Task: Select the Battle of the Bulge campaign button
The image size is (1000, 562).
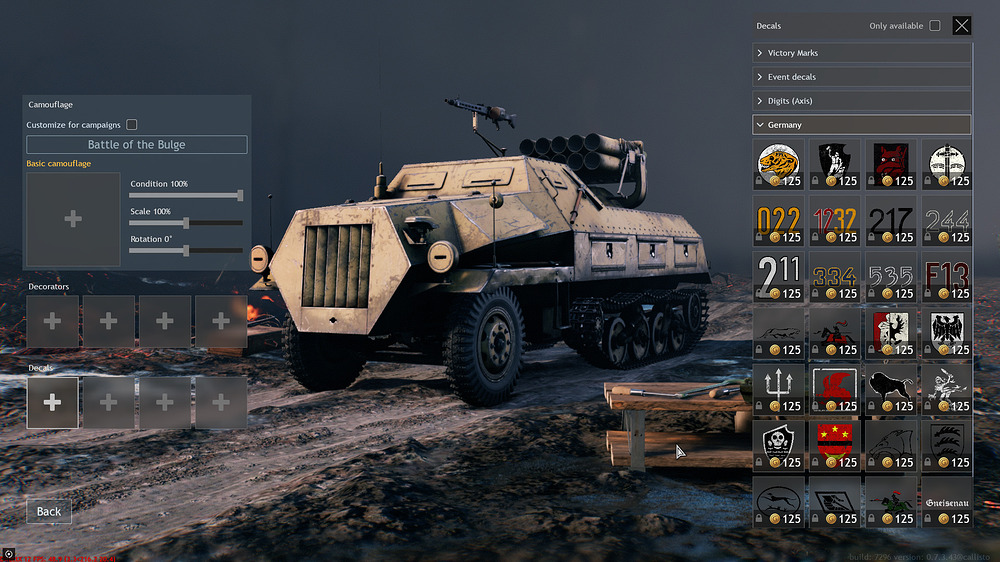Action: pos(136,145)
